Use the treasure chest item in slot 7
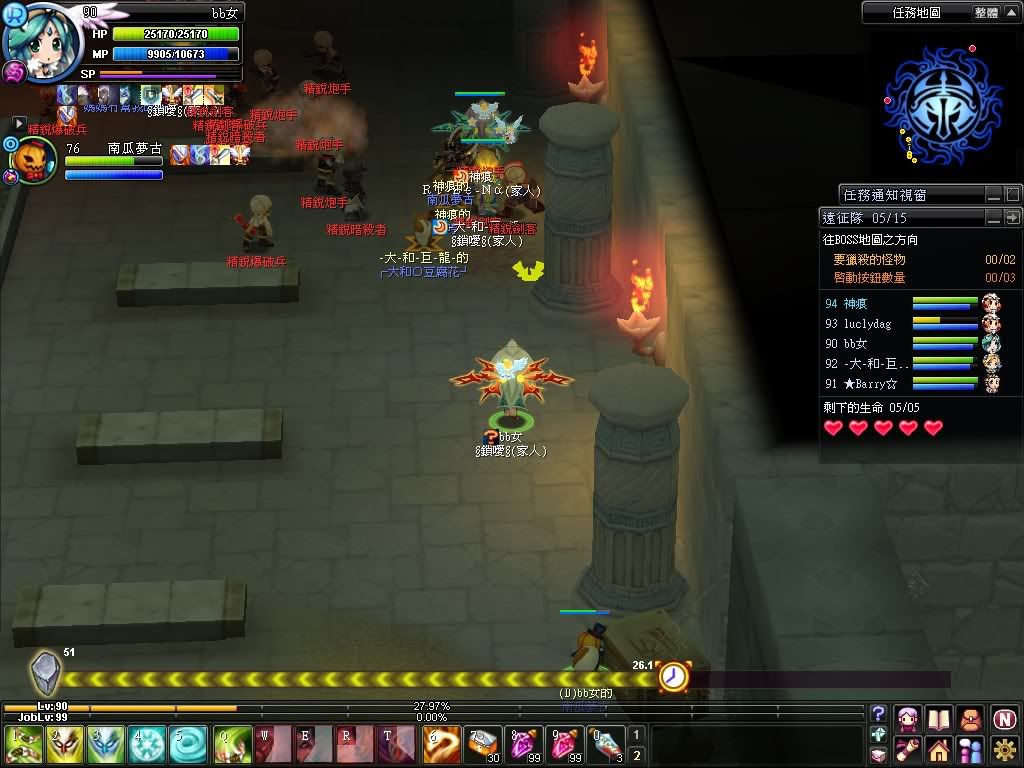 coord(484,745)
